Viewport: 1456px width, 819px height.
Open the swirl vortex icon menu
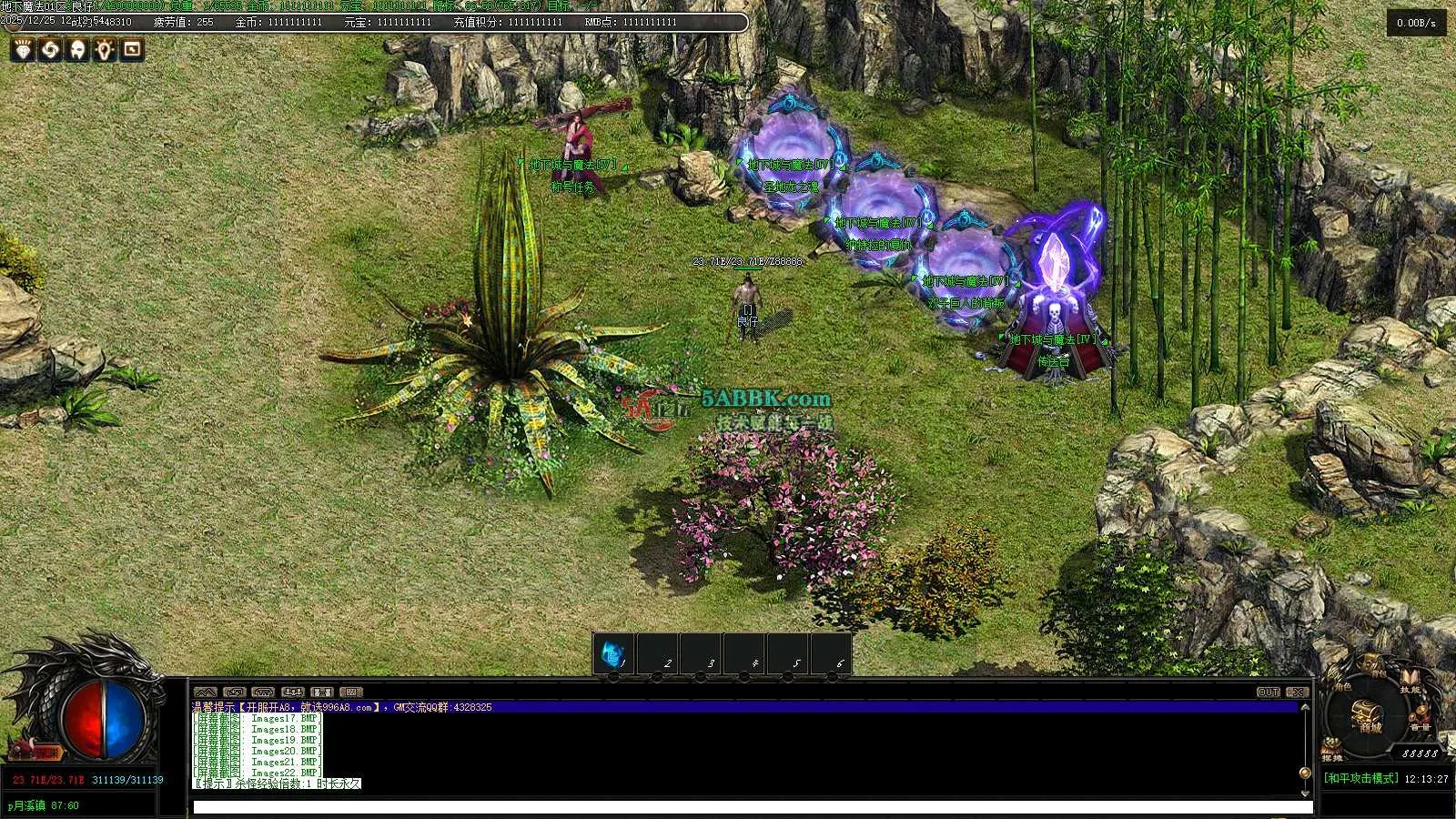(x=50, y=49)
